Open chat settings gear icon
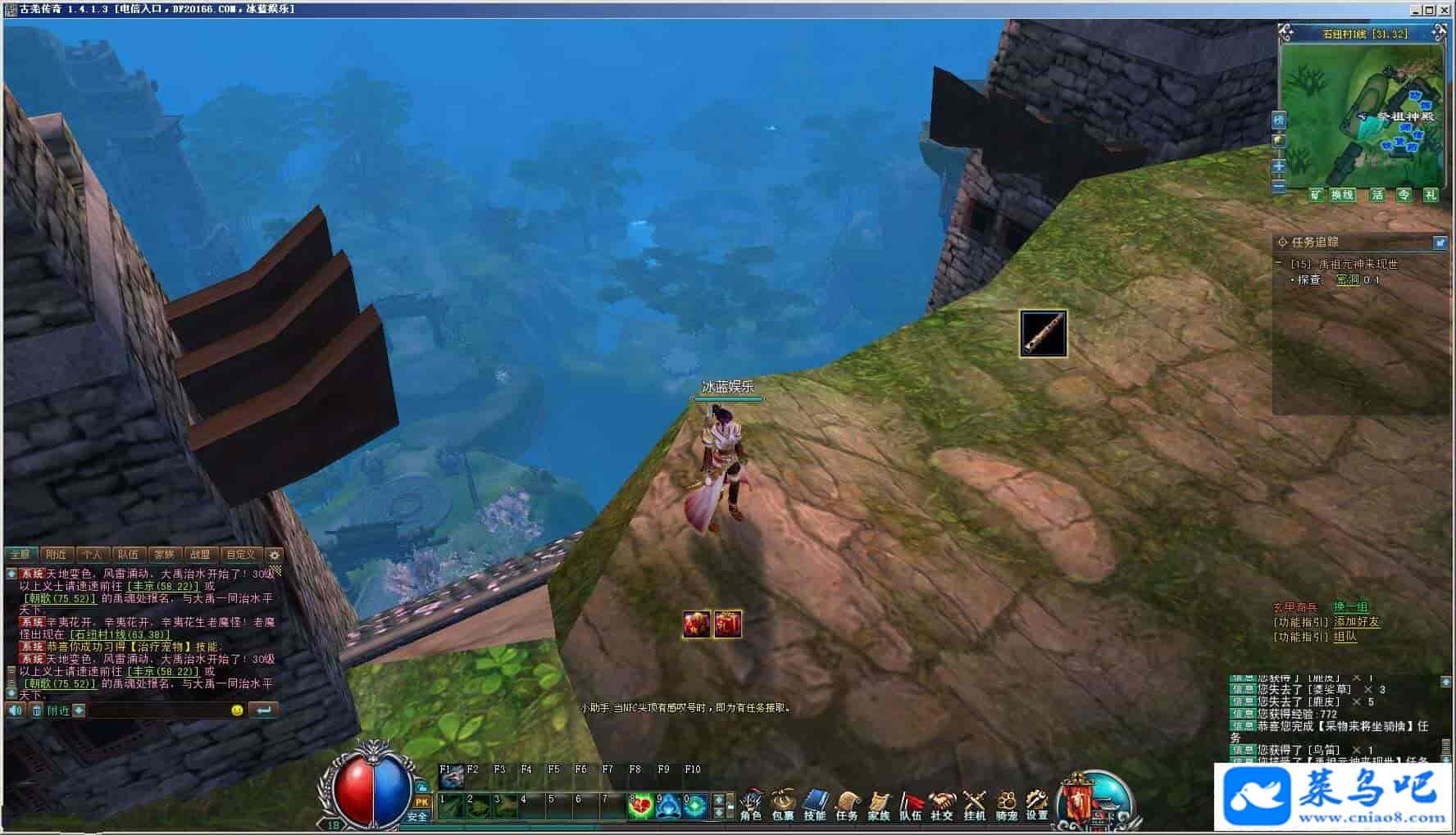 275,555
